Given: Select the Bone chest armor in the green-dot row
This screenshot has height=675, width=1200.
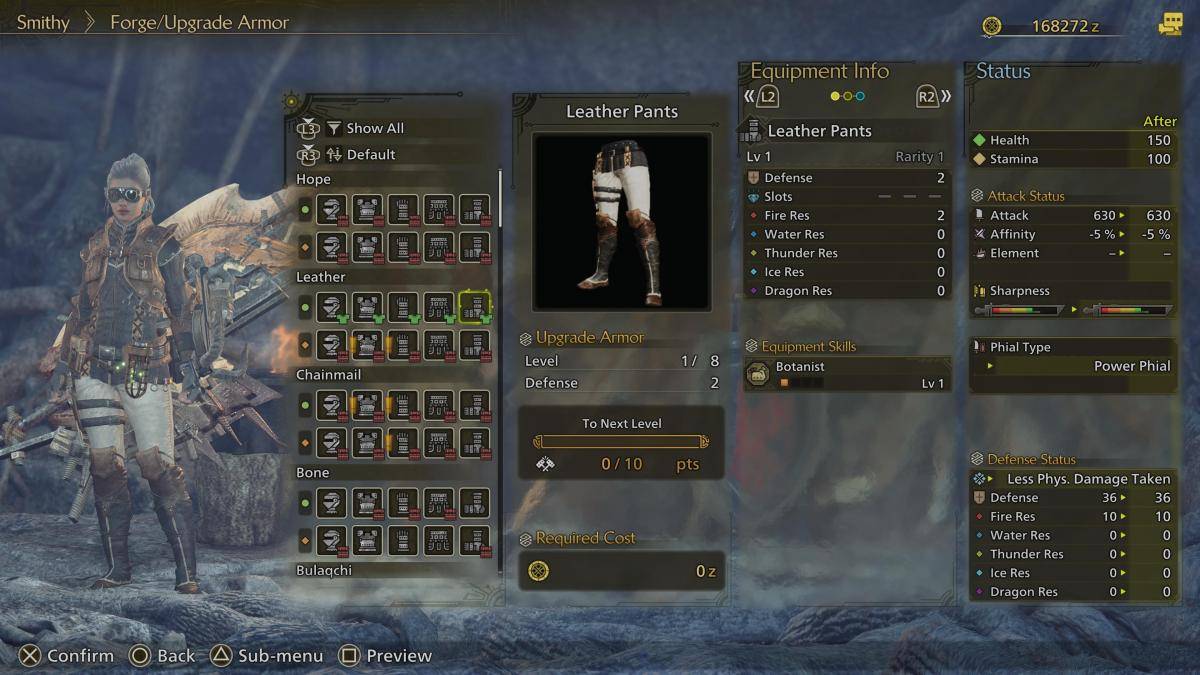Looking at the screenshot, I should tap(368, 503).
